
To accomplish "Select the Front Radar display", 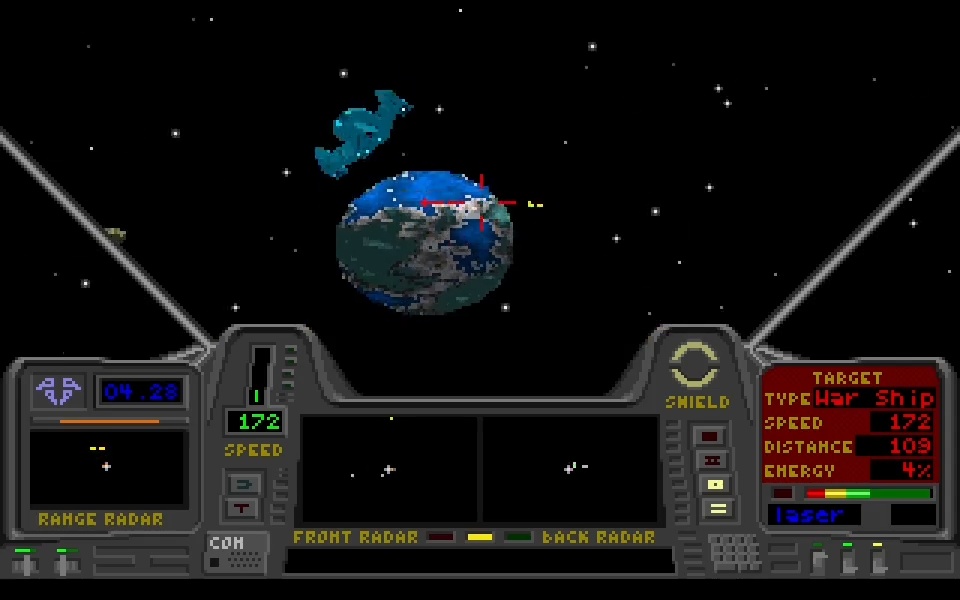I will (389, 469).
